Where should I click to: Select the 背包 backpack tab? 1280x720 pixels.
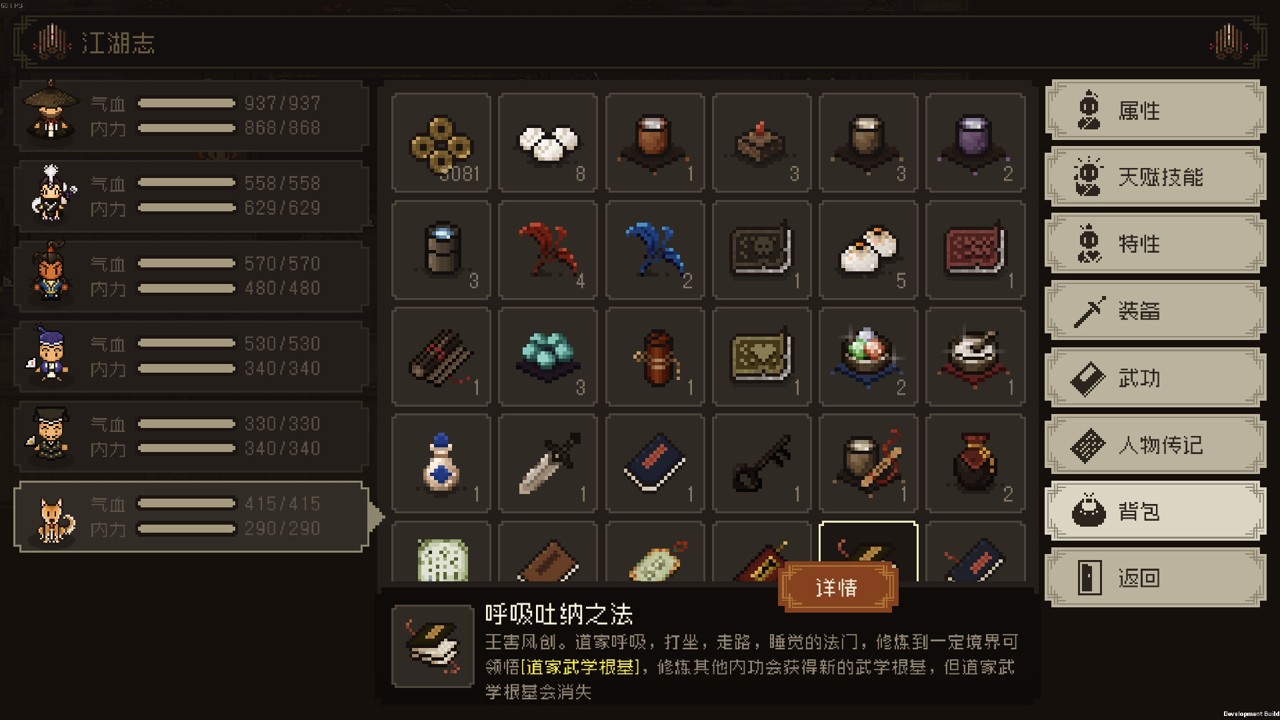tap(1155, 512)
